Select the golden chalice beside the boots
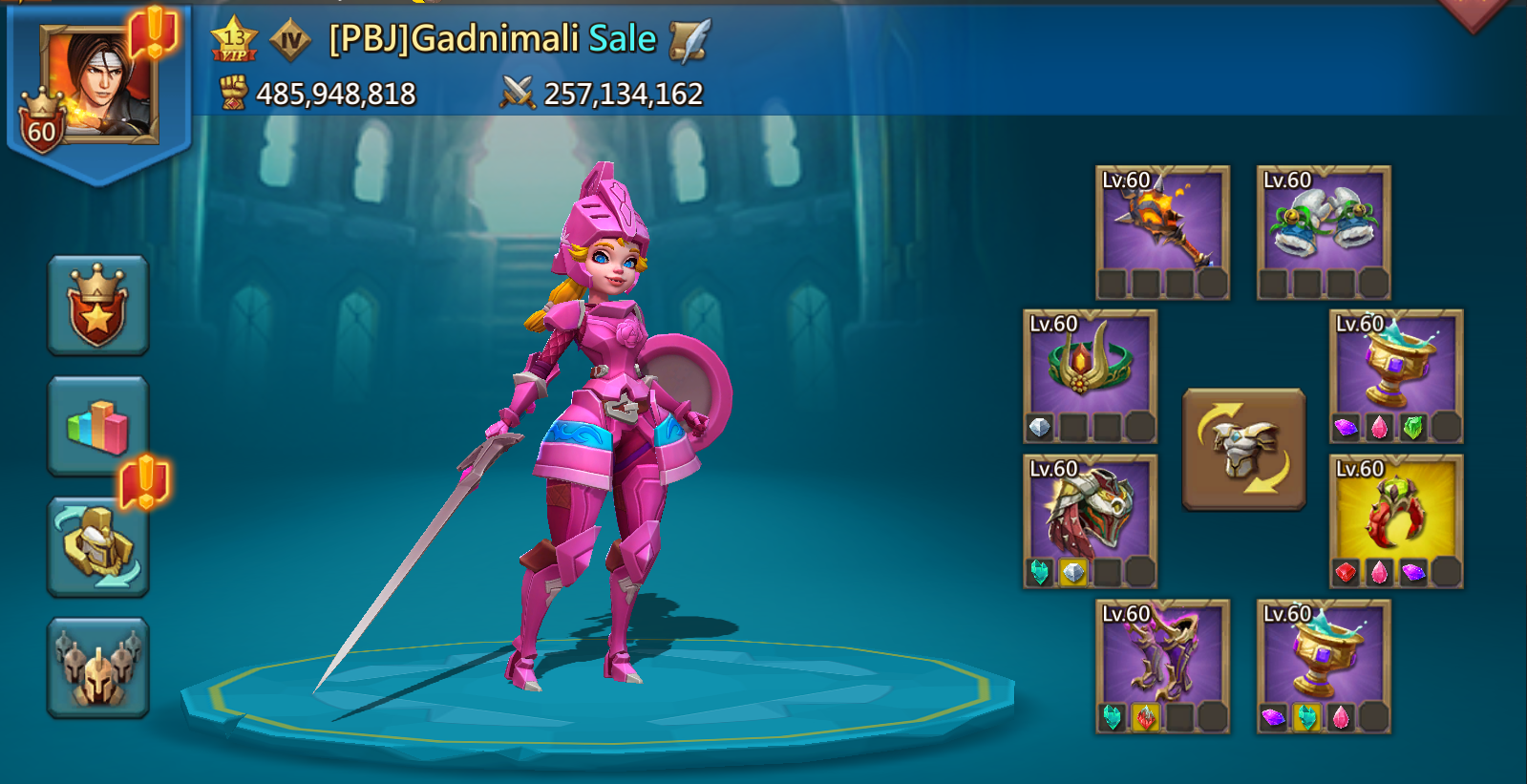1527x784 pixels. pos(1324,666)
